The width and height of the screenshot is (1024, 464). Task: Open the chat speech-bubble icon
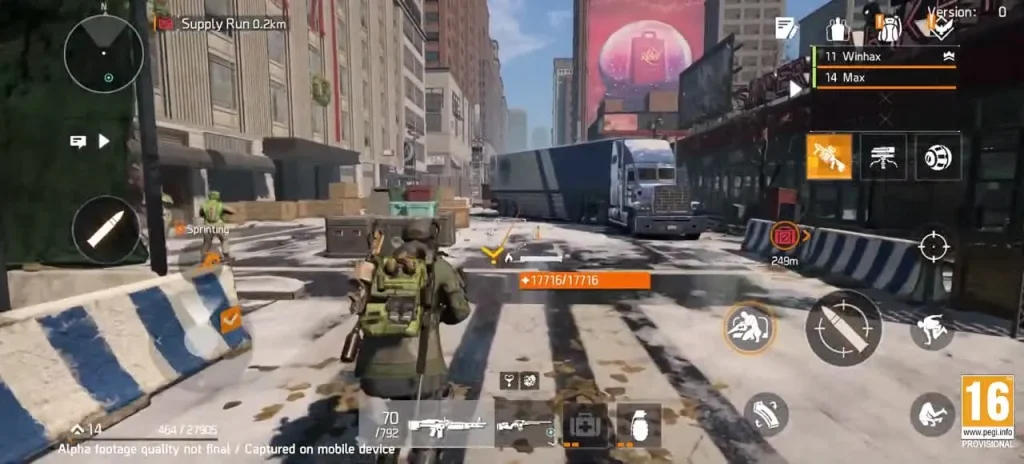coord(78,141)
